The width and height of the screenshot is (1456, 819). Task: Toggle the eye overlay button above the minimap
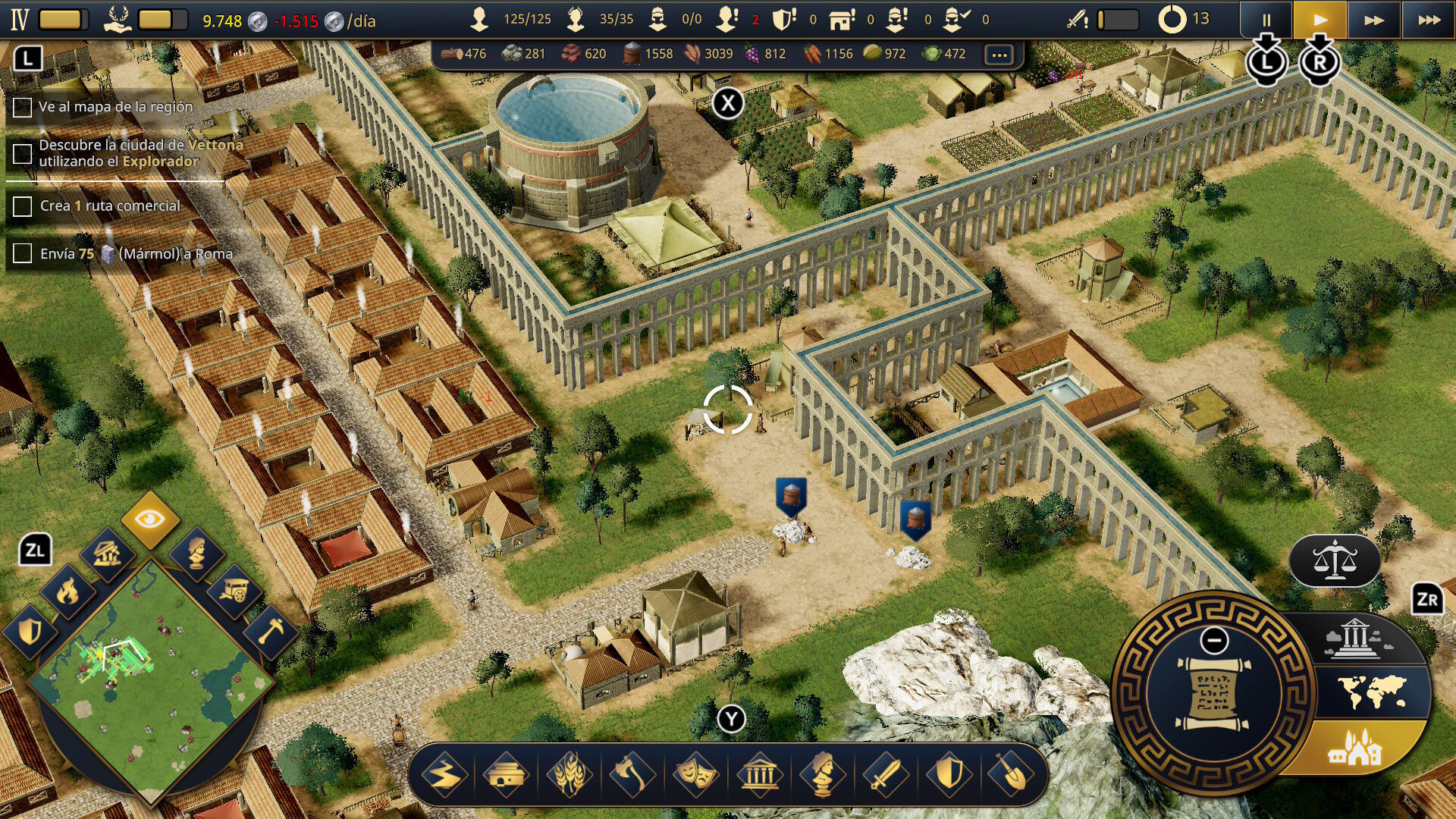[150, 519]
